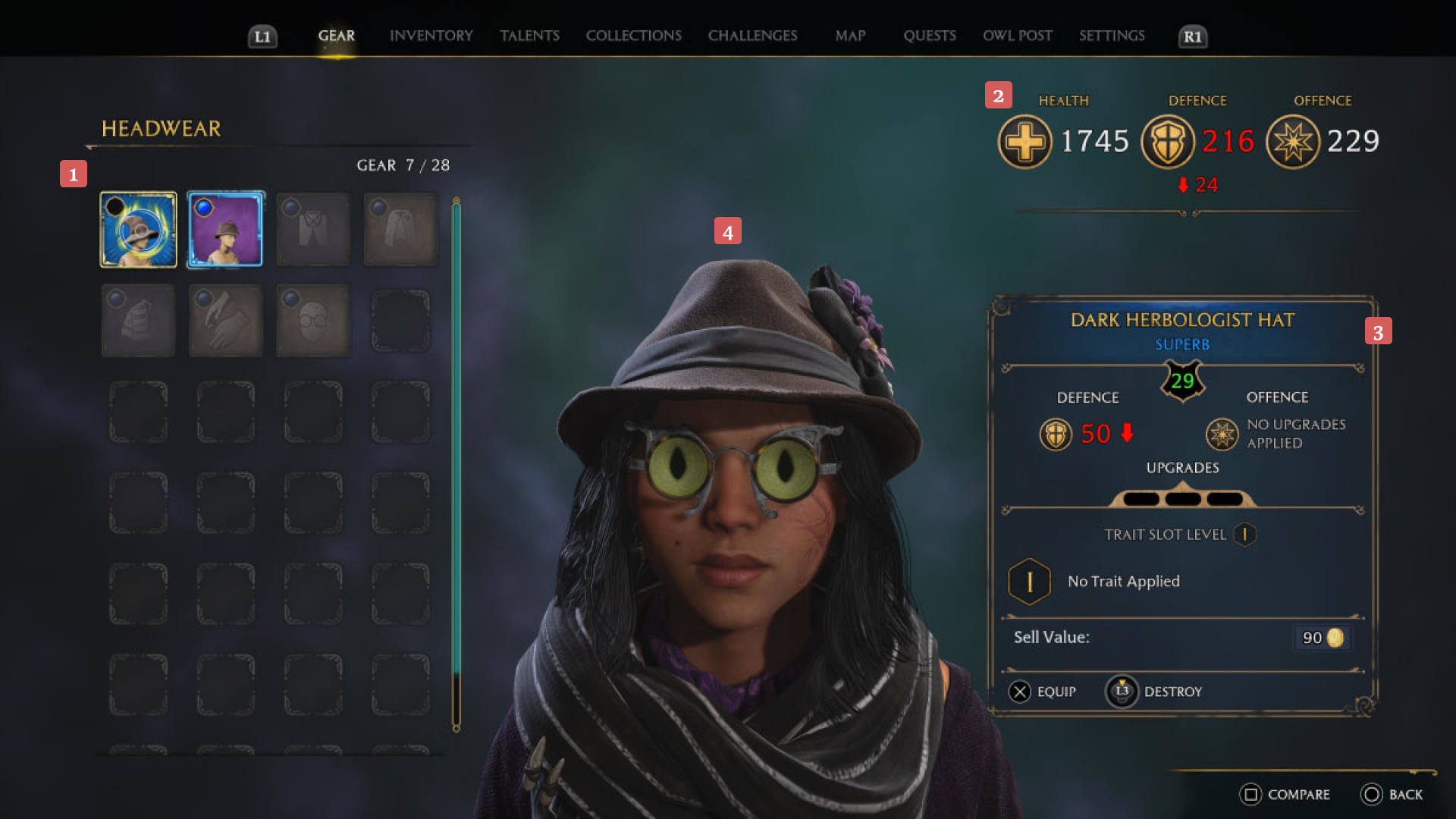Click the Offence star on the Dark Herbologist Hat card

point(1222,435)
